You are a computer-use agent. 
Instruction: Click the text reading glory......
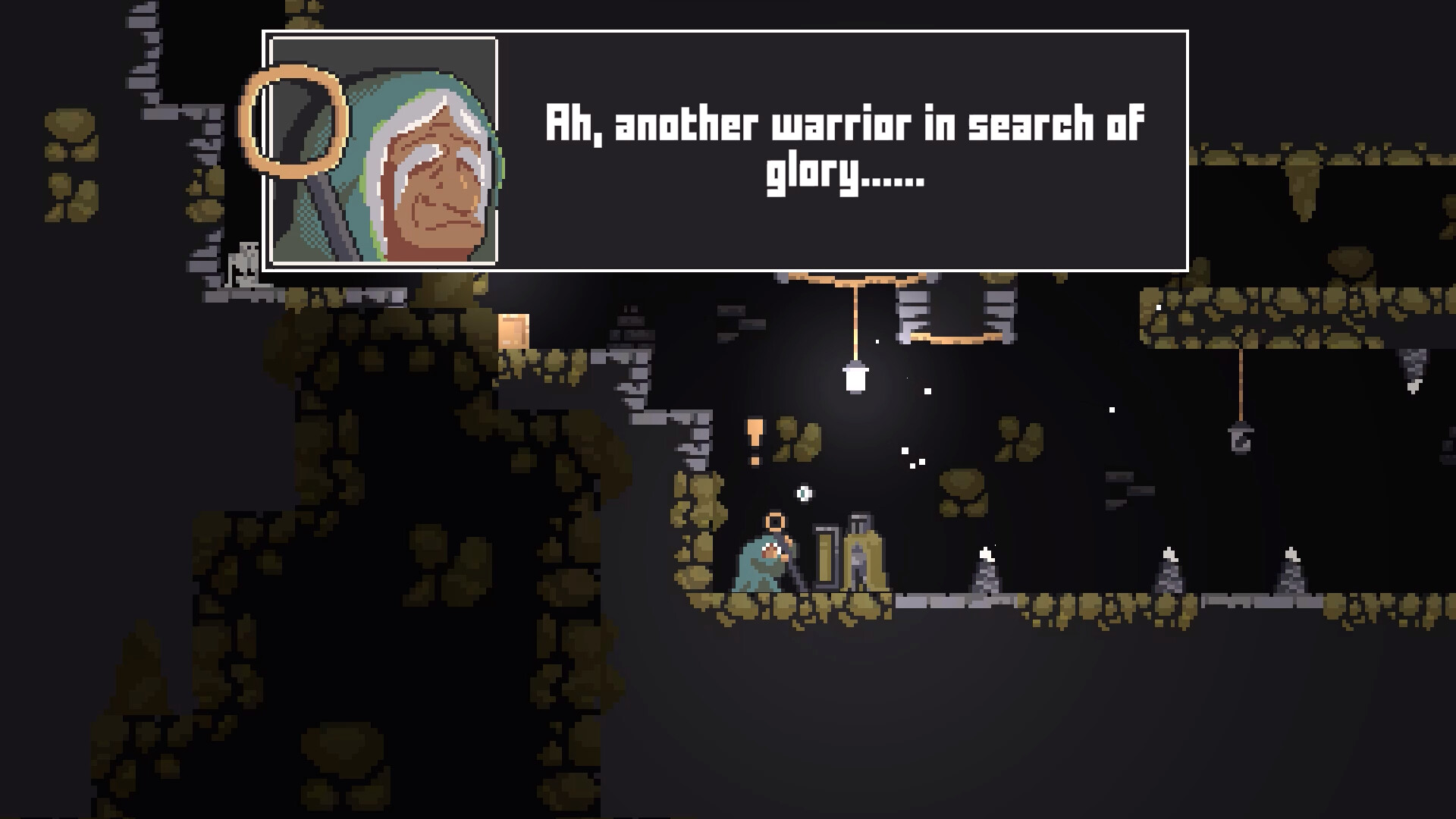pos(810,177)
